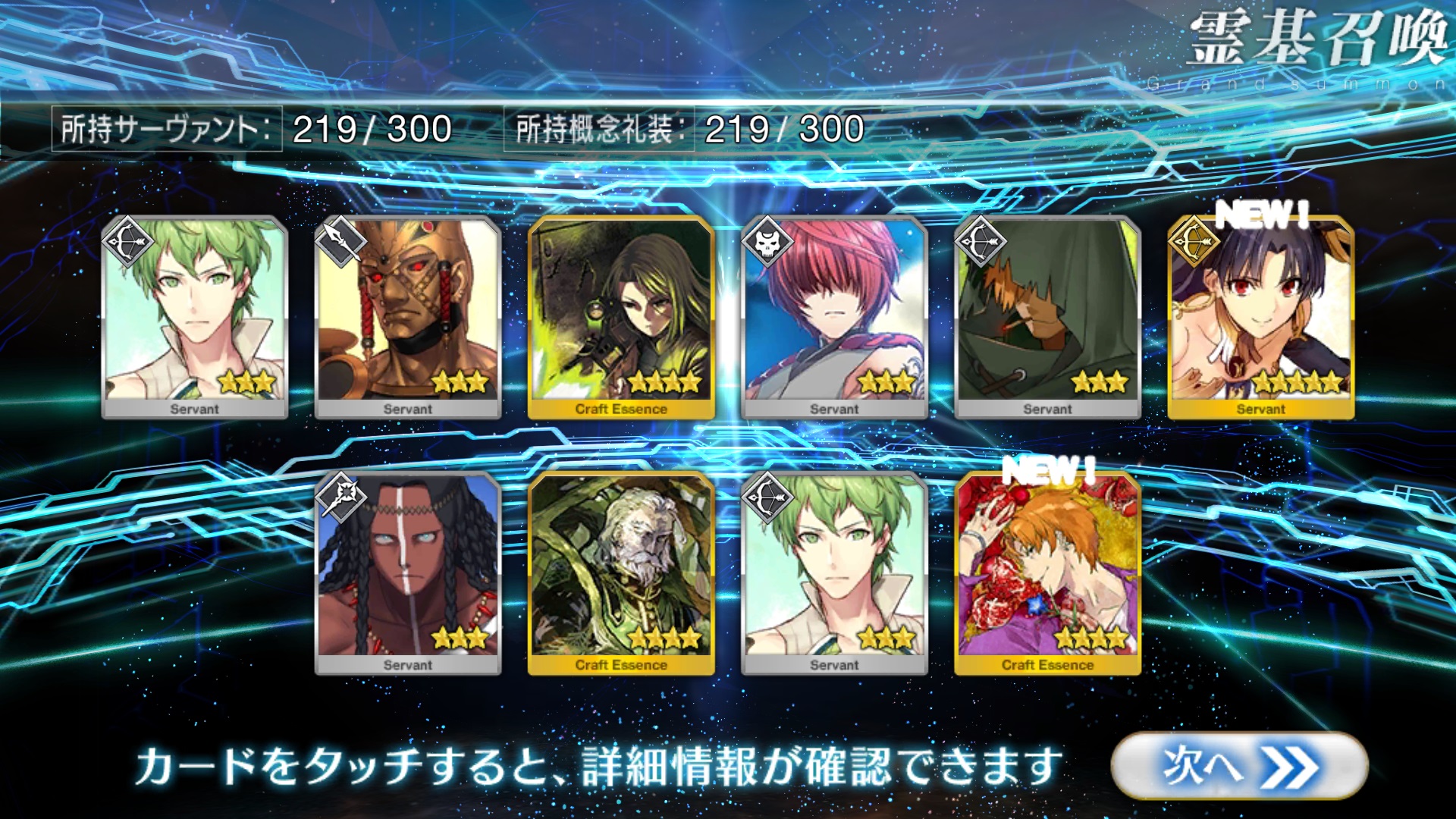
Task: View the new five-star Archer servant card
Action: [x=1260, y=317]
